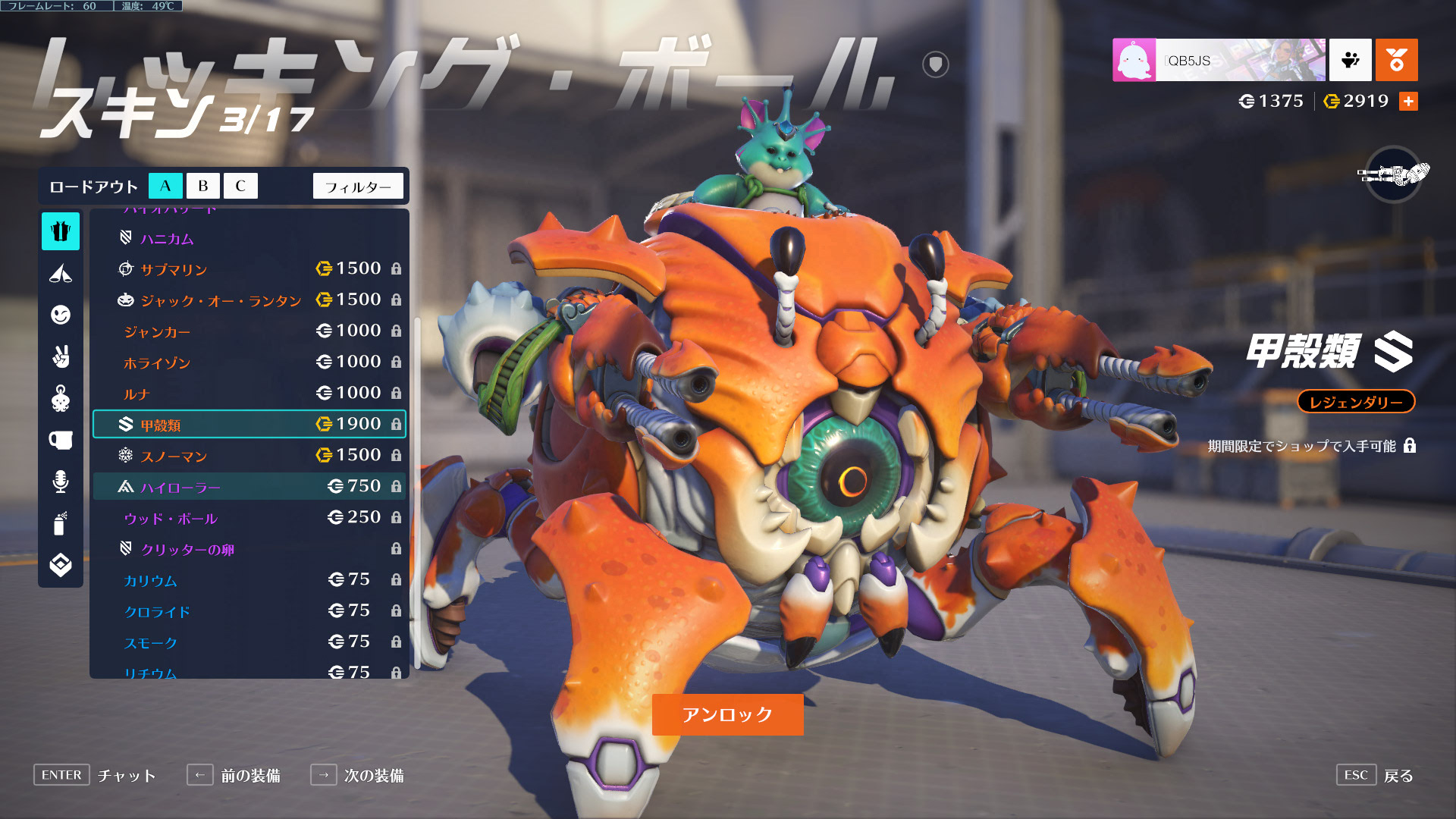
Task: Unlock the skin with the アンロック button
Action: [x=727, y=714]
